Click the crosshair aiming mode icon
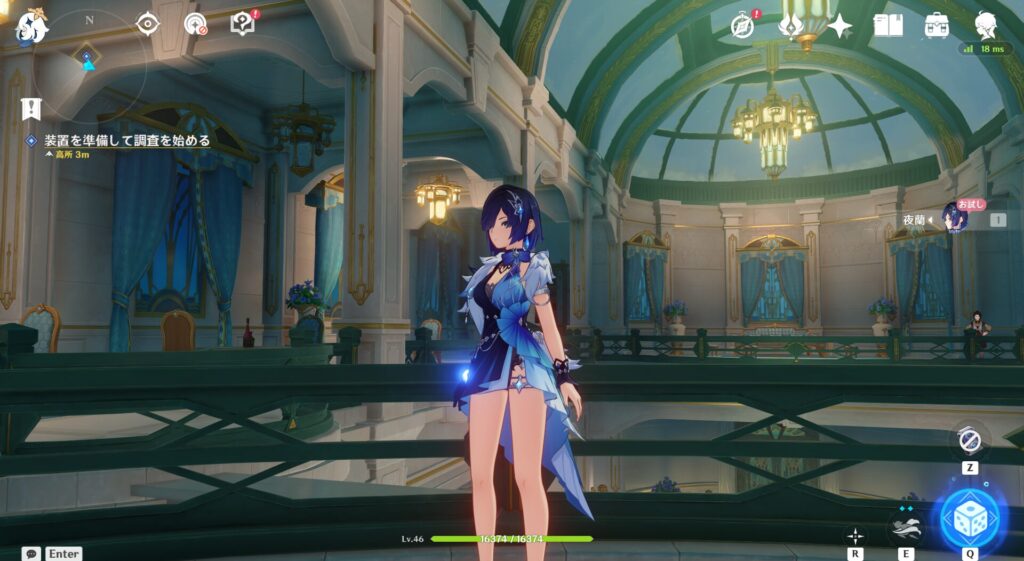 (856, 536)
